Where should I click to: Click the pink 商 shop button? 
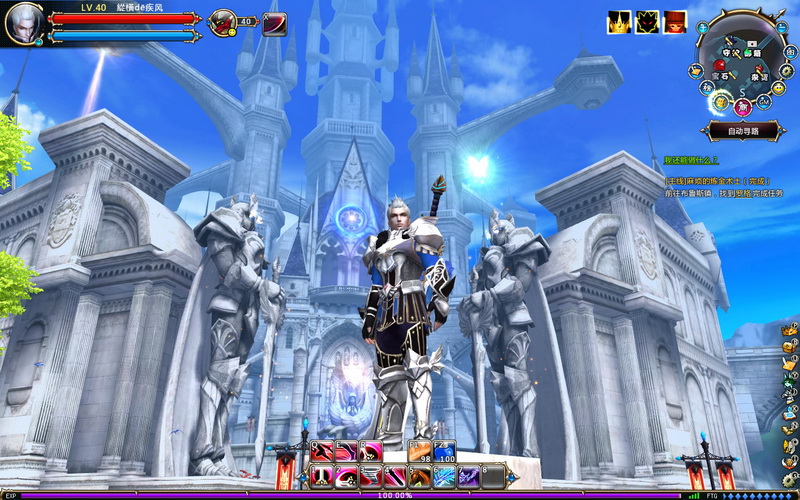[742, 107]
